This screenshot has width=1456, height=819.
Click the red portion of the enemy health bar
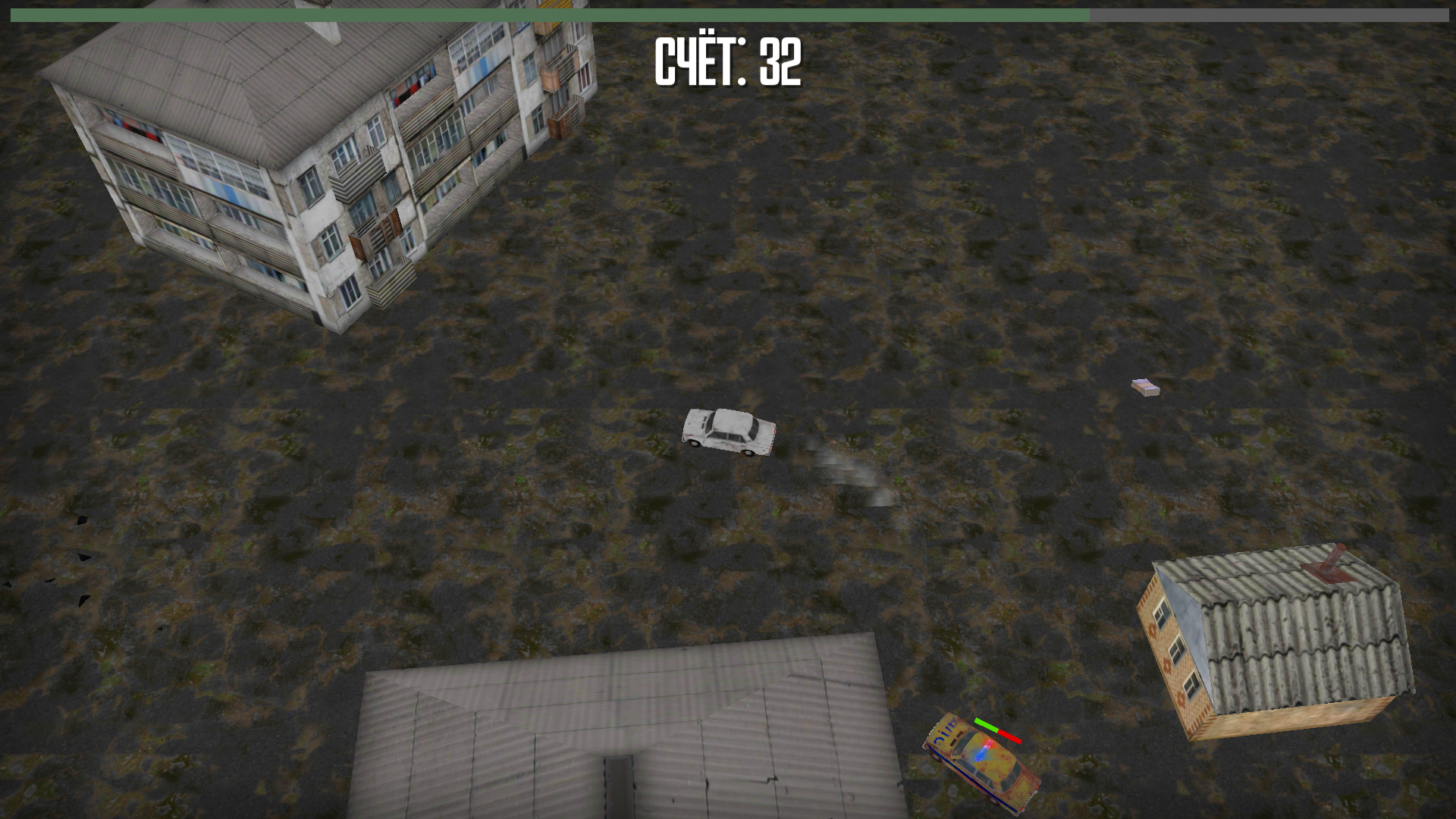[x=1009, y=736]
